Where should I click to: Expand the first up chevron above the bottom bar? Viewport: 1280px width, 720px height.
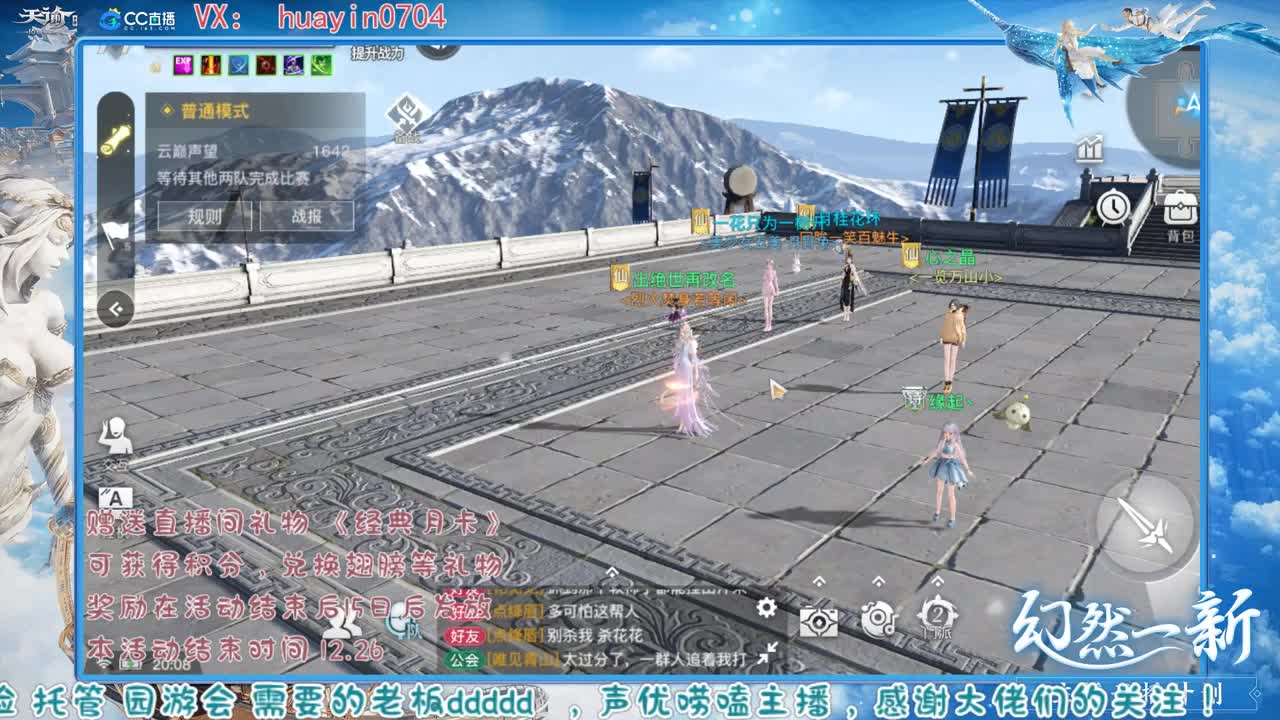coord(820,582)
